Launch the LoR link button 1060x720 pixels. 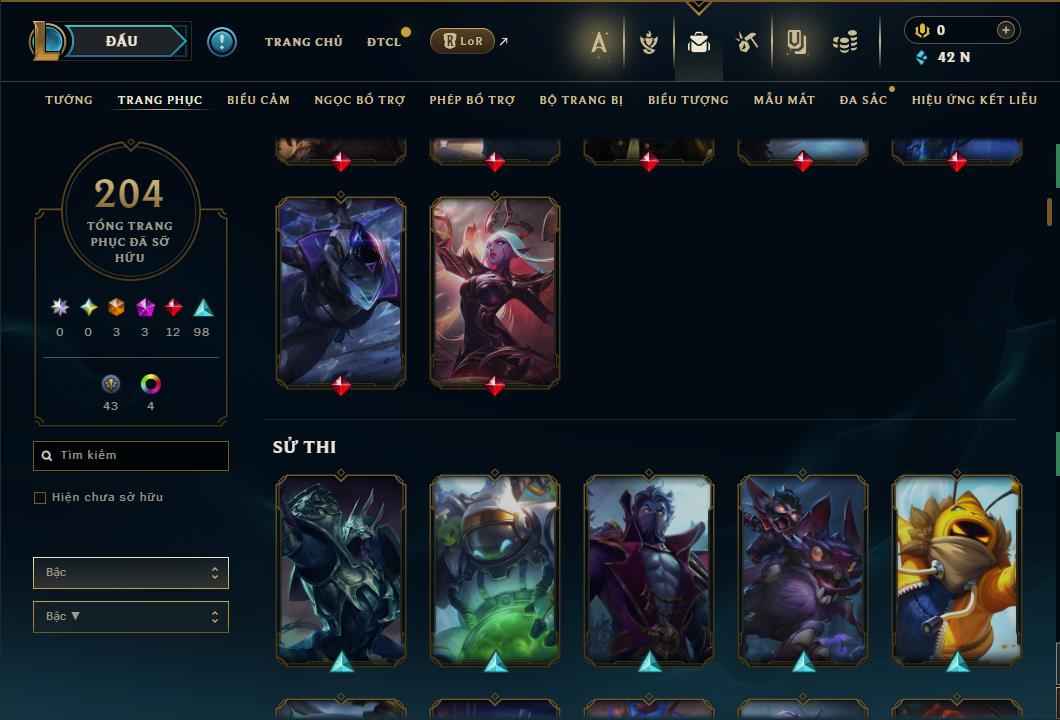462,42
